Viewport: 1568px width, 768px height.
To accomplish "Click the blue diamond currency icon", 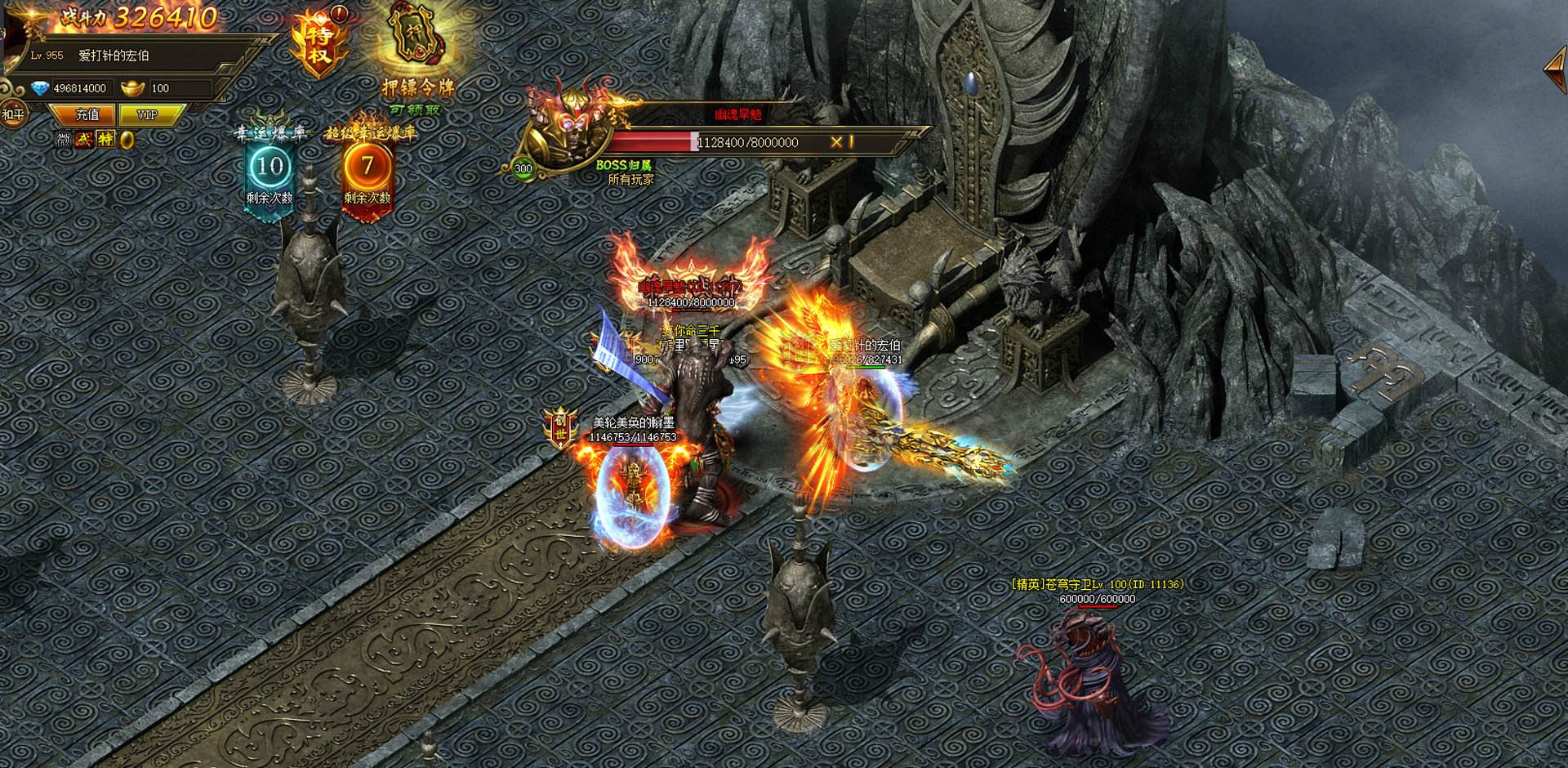I will pos(39,88).
